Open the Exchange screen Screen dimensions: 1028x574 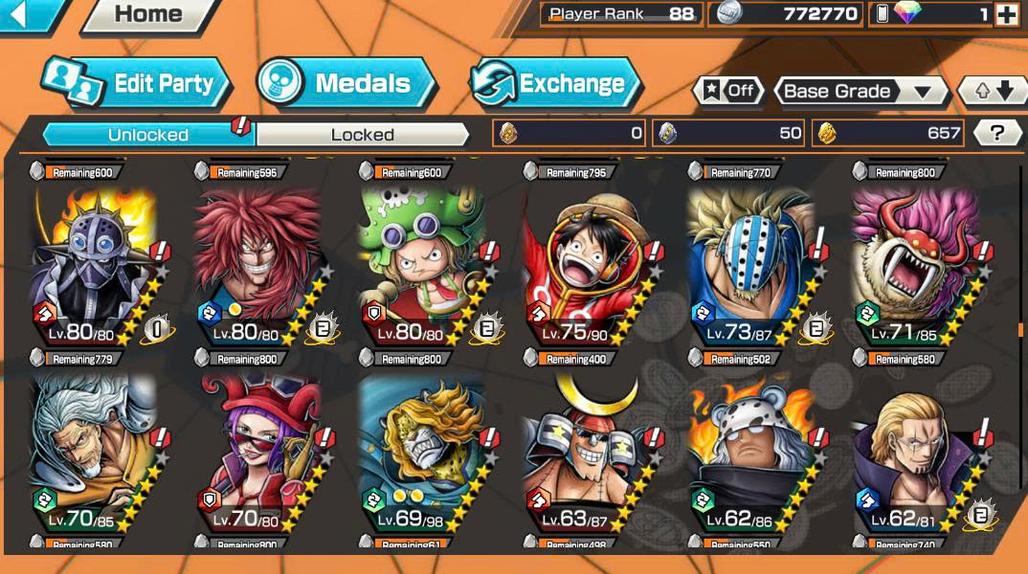[x=555, y=84]
